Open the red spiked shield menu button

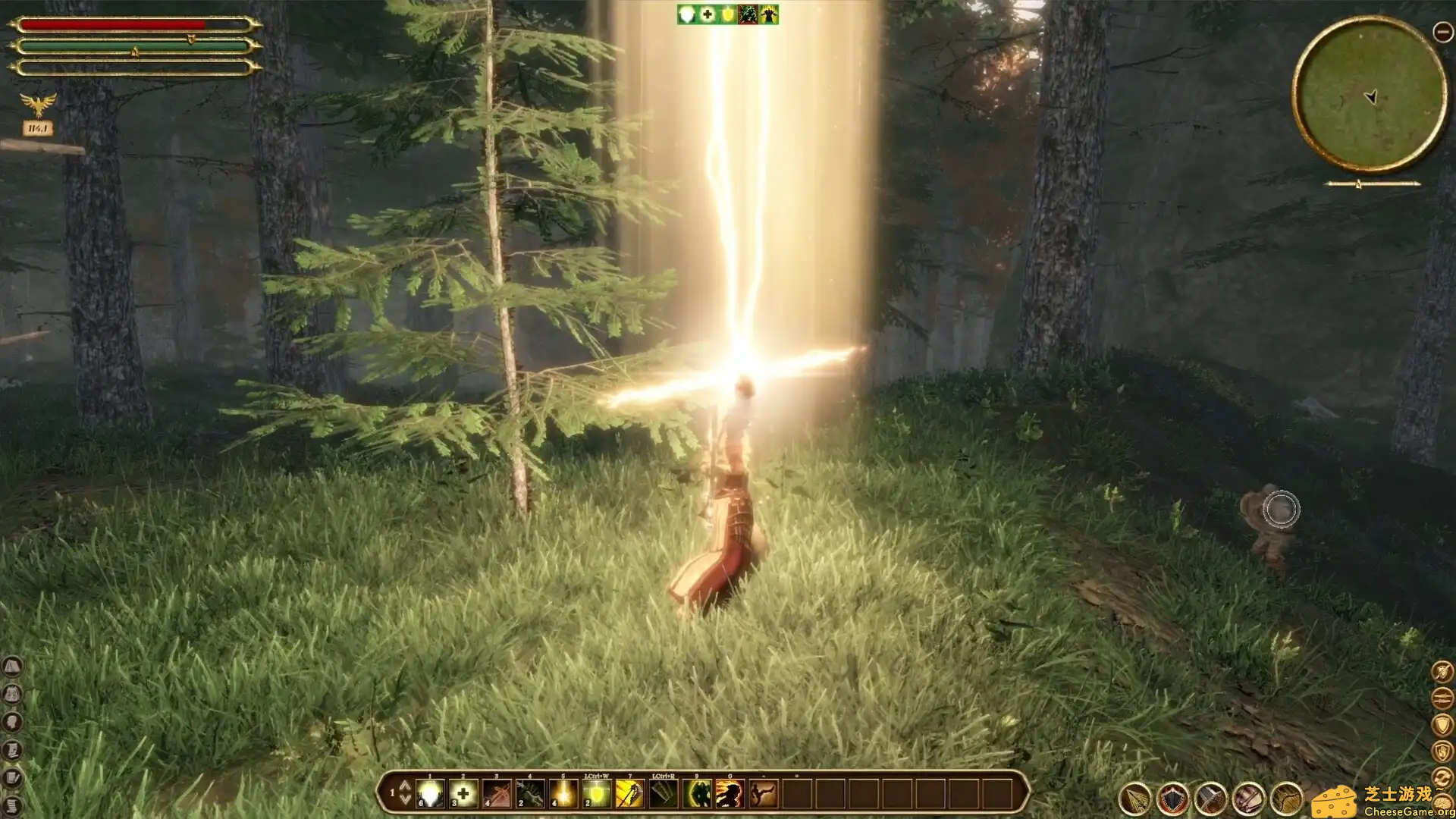click(x=1173, y=799)
